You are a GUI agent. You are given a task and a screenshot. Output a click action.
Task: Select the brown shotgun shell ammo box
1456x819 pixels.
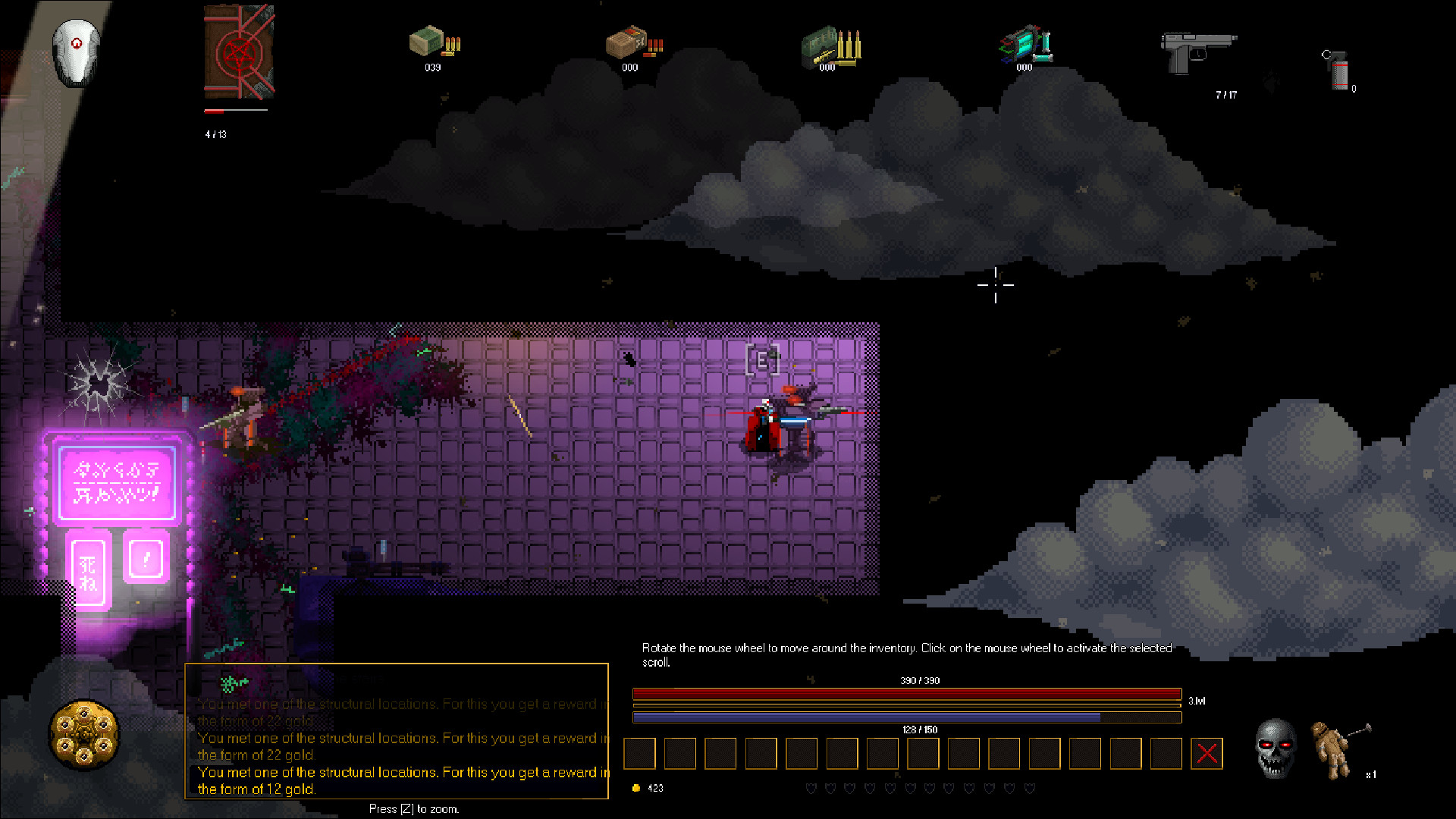click(632, 43)
